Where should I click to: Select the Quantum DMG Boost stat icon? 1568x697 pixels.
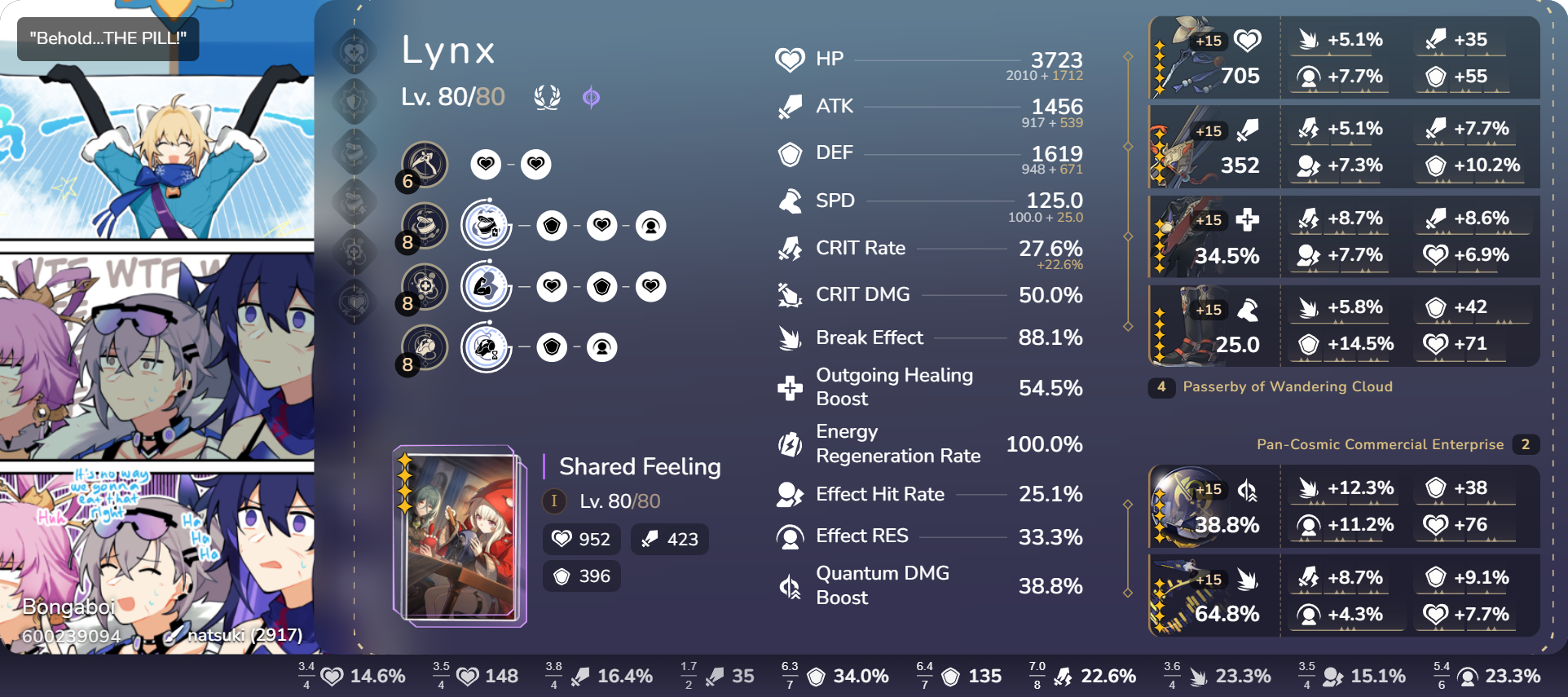[789, 585]
